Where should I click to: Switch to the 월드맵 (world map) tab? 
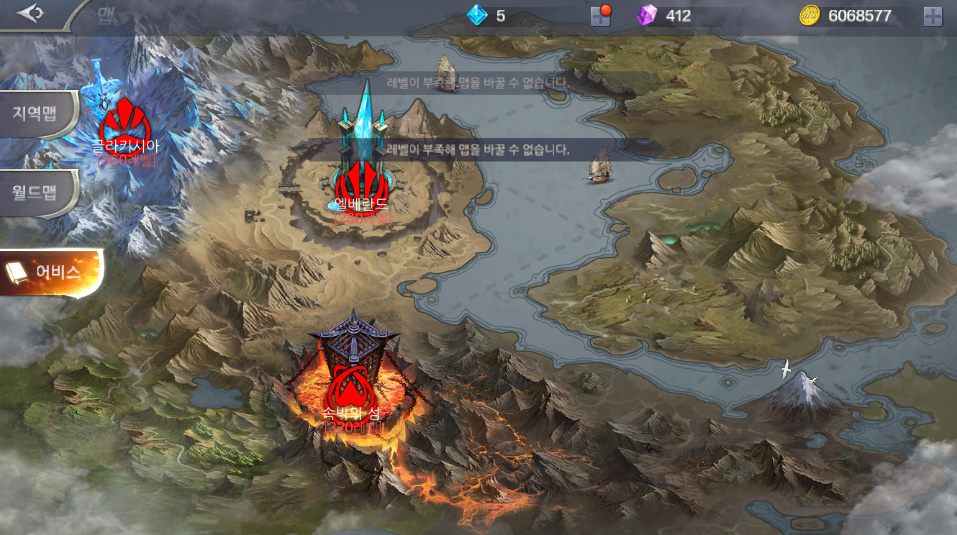pos(38,190)
